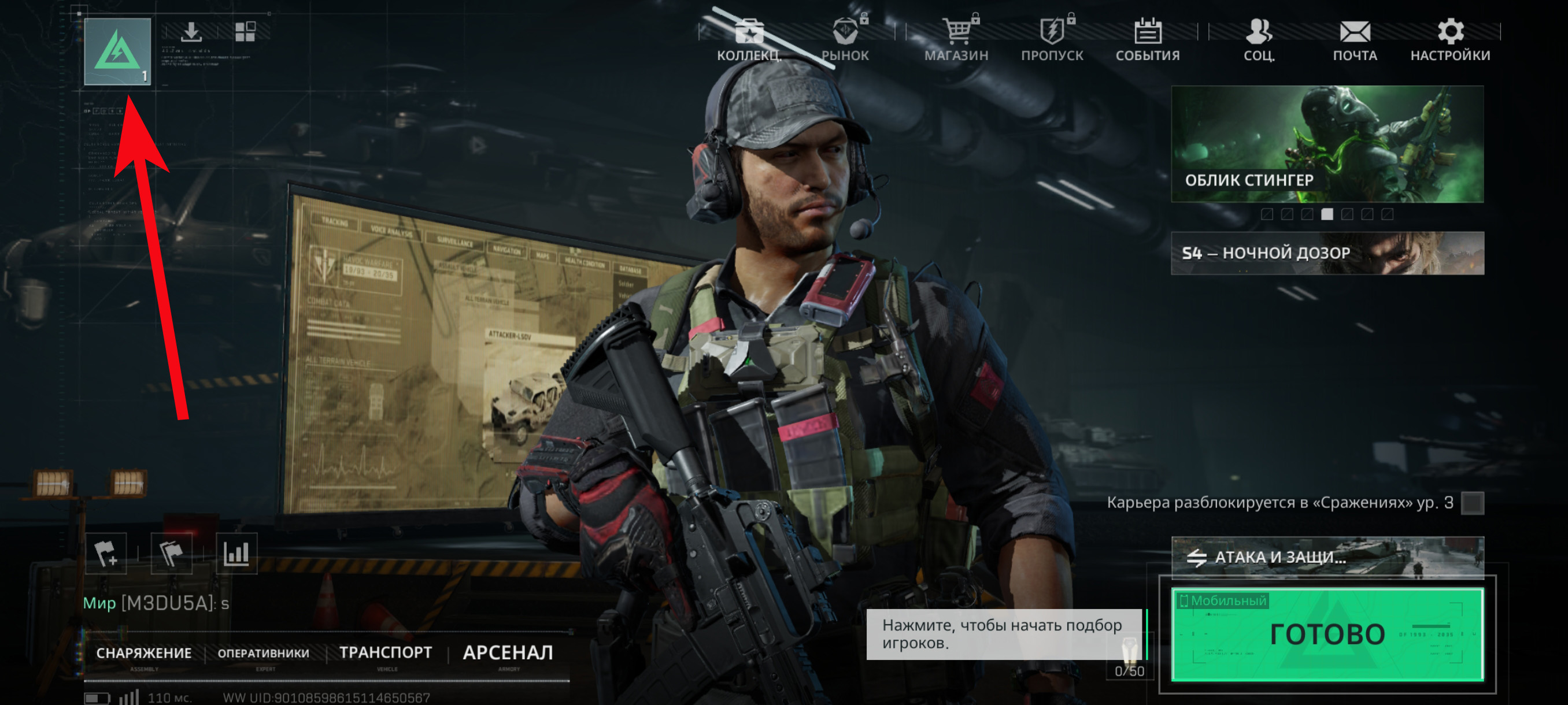Viewport: 1568px width, 705px height.
Task: Switch to the Оперативники tab
Action: [x=264, y=654]
